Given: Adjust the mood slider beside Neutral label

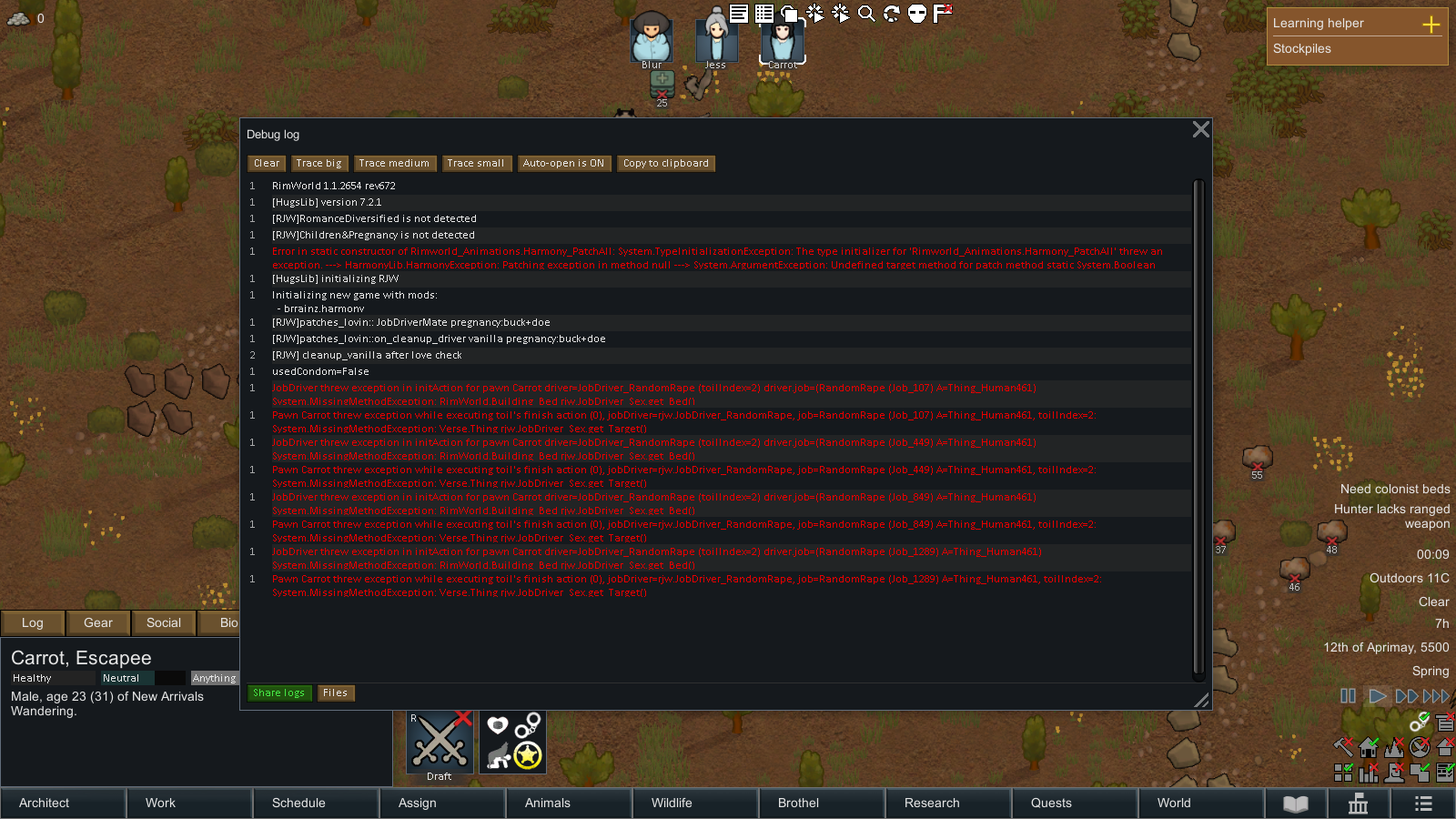Looking at the screenshot, I should (x=171, y=677).
